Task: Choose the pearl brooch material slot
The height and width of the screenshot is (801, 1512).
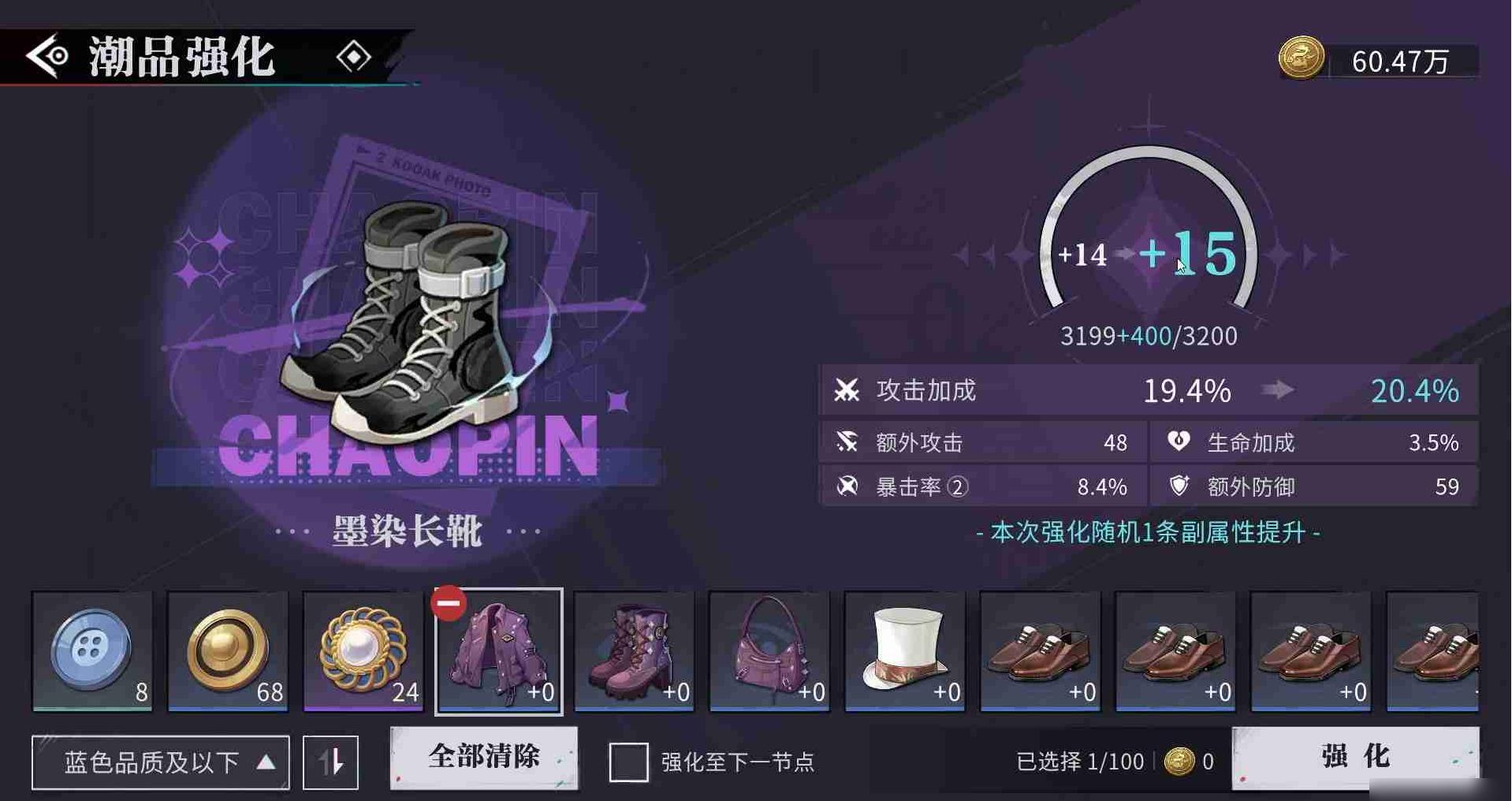Action: tap(363, 651)
